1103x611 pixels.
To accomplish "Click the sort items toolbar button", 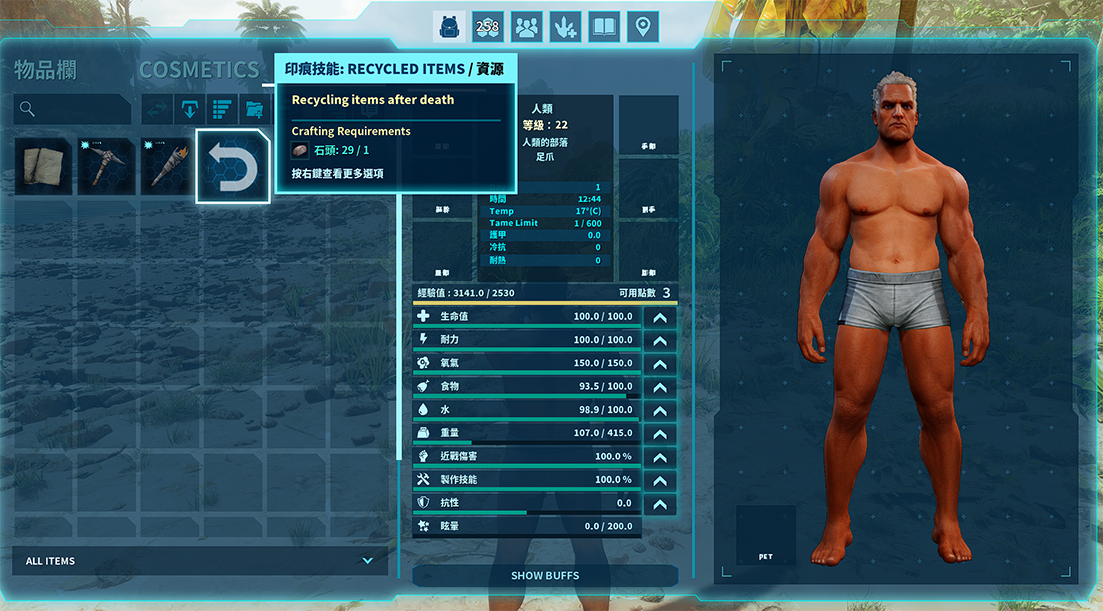I will pyautogui.click(x=221, y=109).
